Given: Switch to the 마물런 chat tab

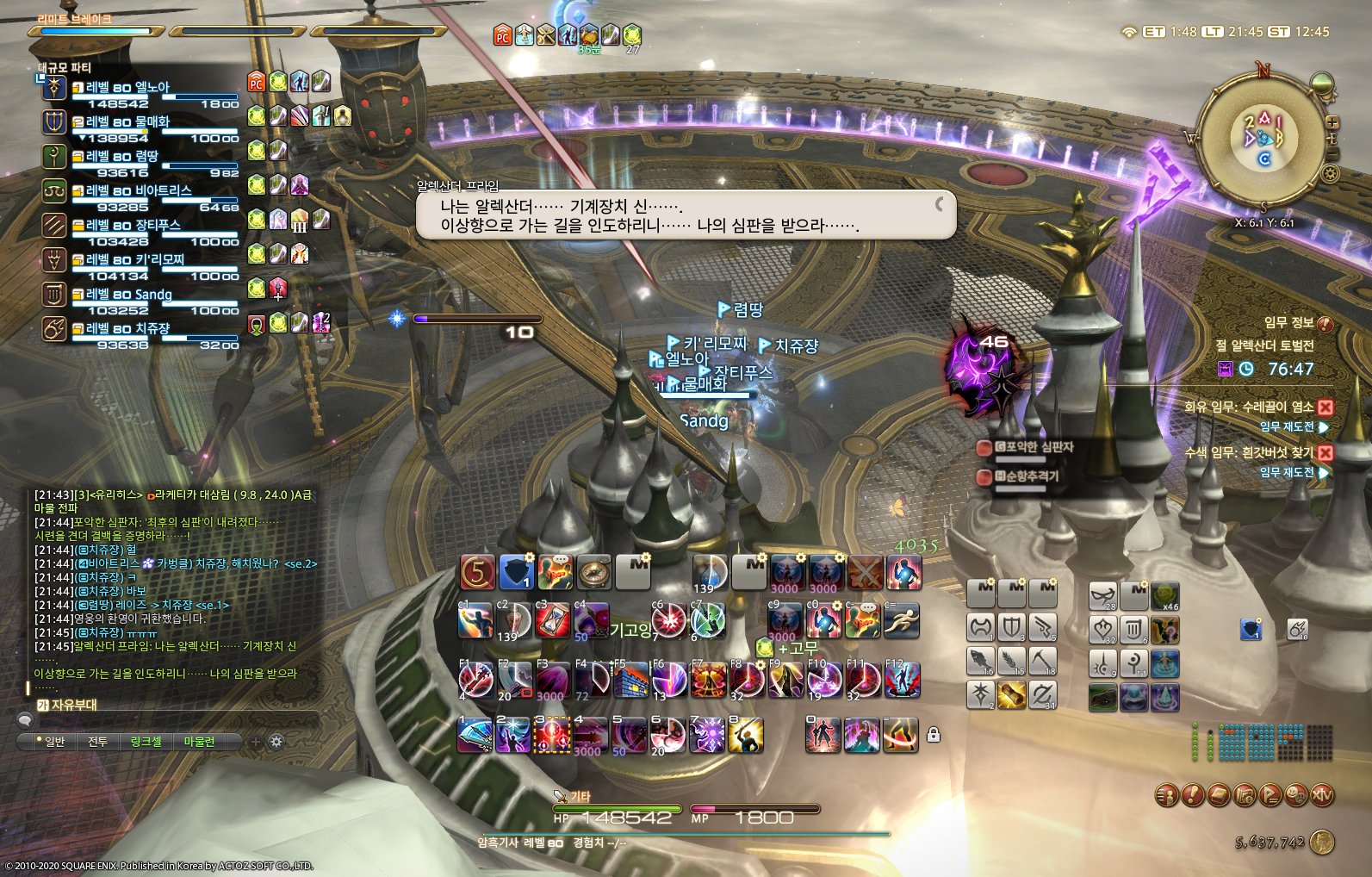Looking at the screenshot, I should [199, 742].
